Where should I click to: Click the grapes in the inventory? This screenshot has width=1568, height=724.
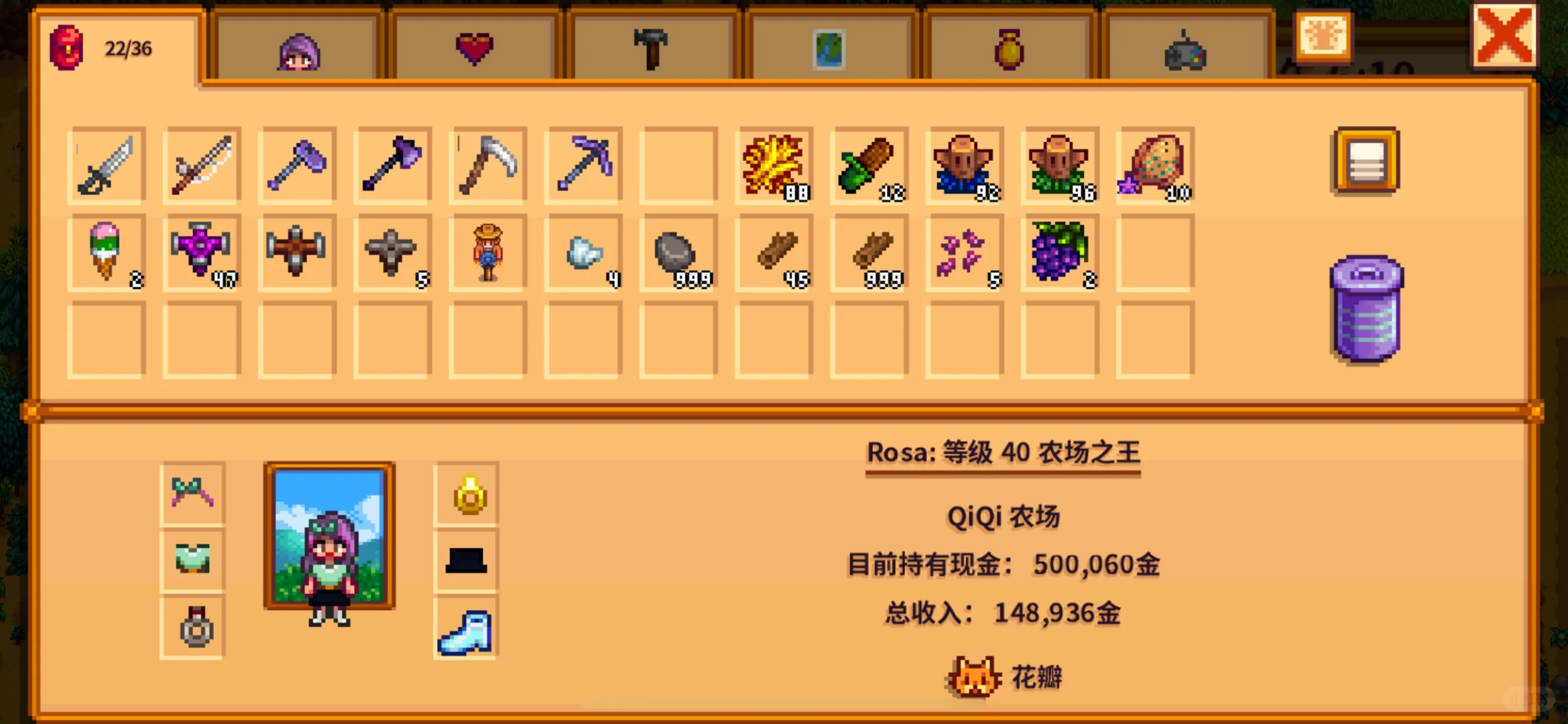point(1059,255)
